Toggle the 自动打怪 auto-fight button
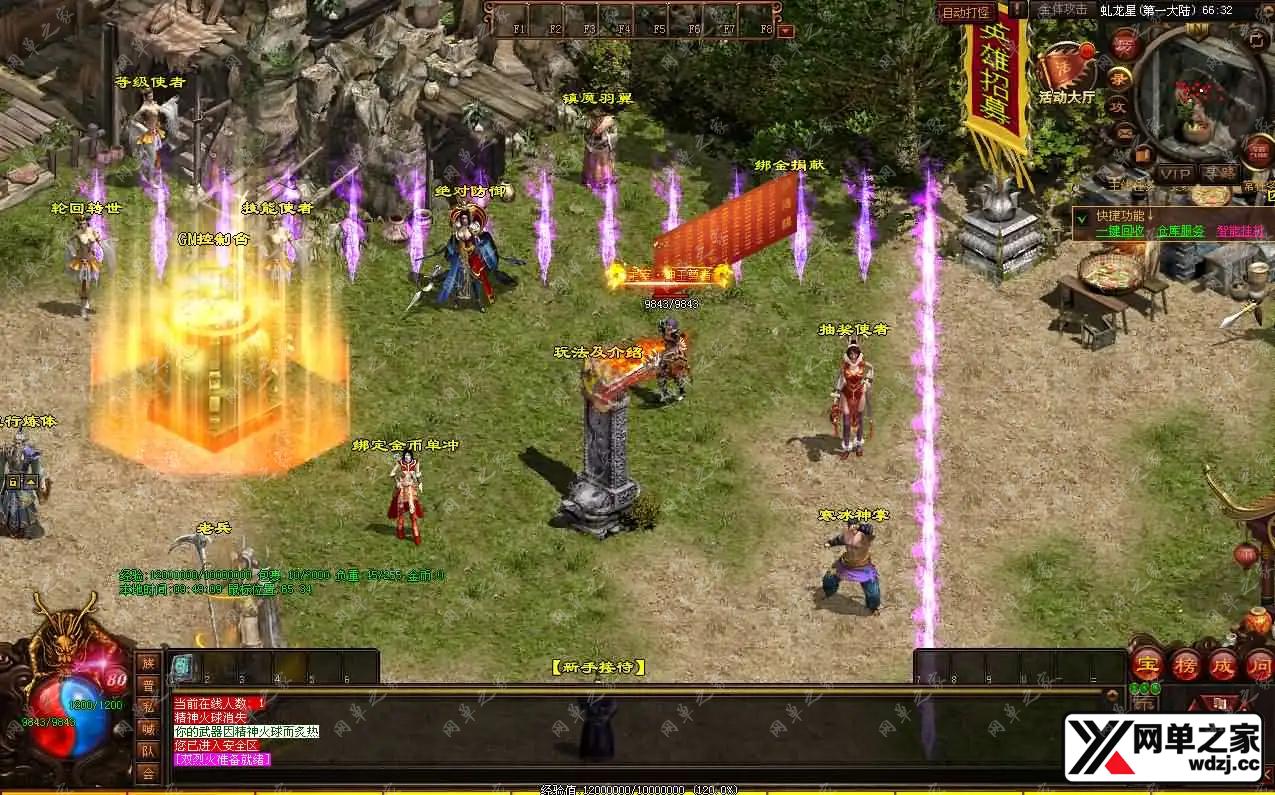The image size is (1275, 795). point(966,12)
